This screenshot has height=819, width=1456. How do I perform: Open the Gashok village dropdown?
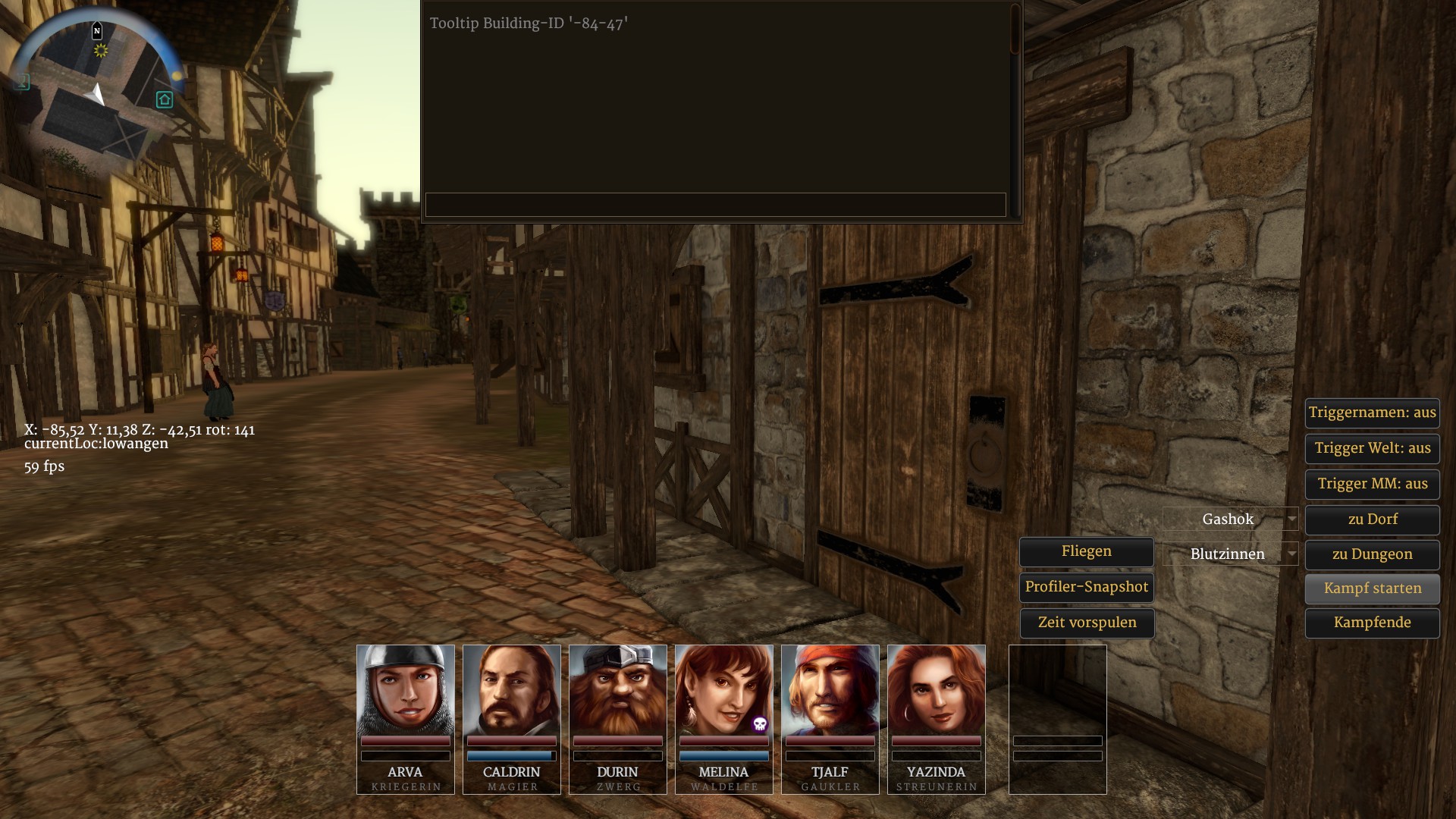(x=1230, y=519)
